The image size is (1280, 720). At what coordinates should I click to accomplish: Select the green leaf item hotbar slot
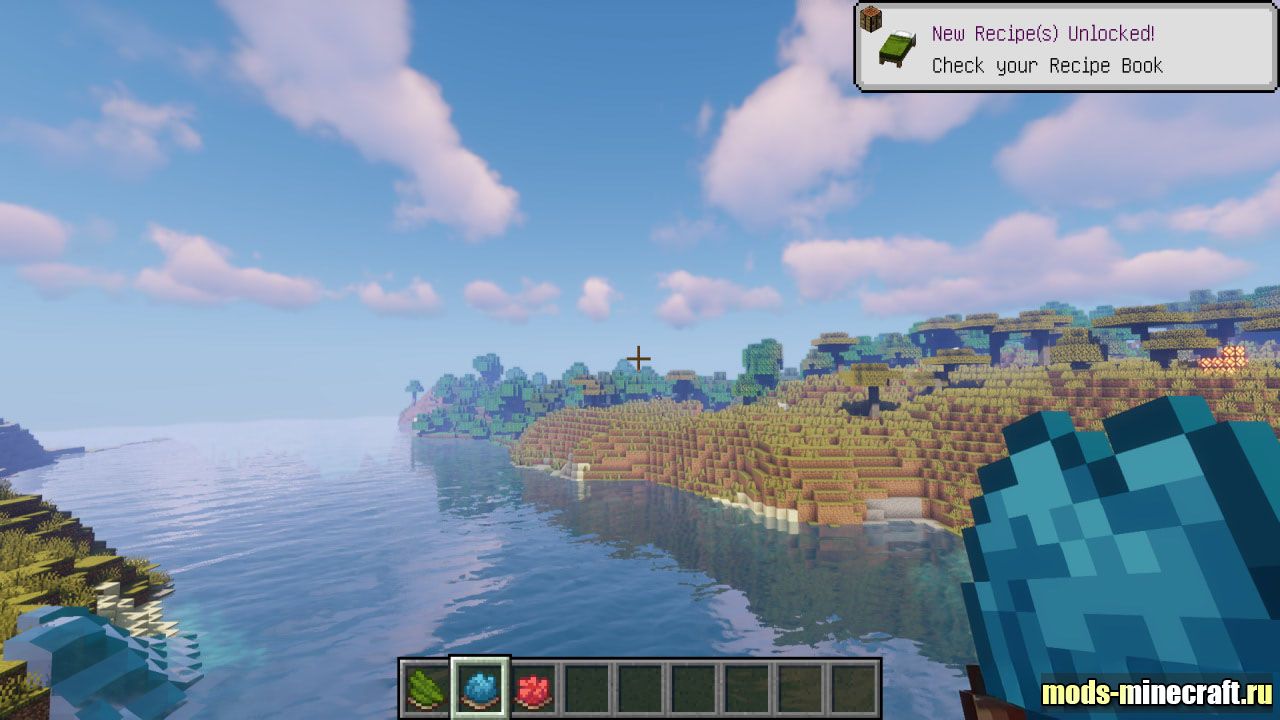(427, 689)
